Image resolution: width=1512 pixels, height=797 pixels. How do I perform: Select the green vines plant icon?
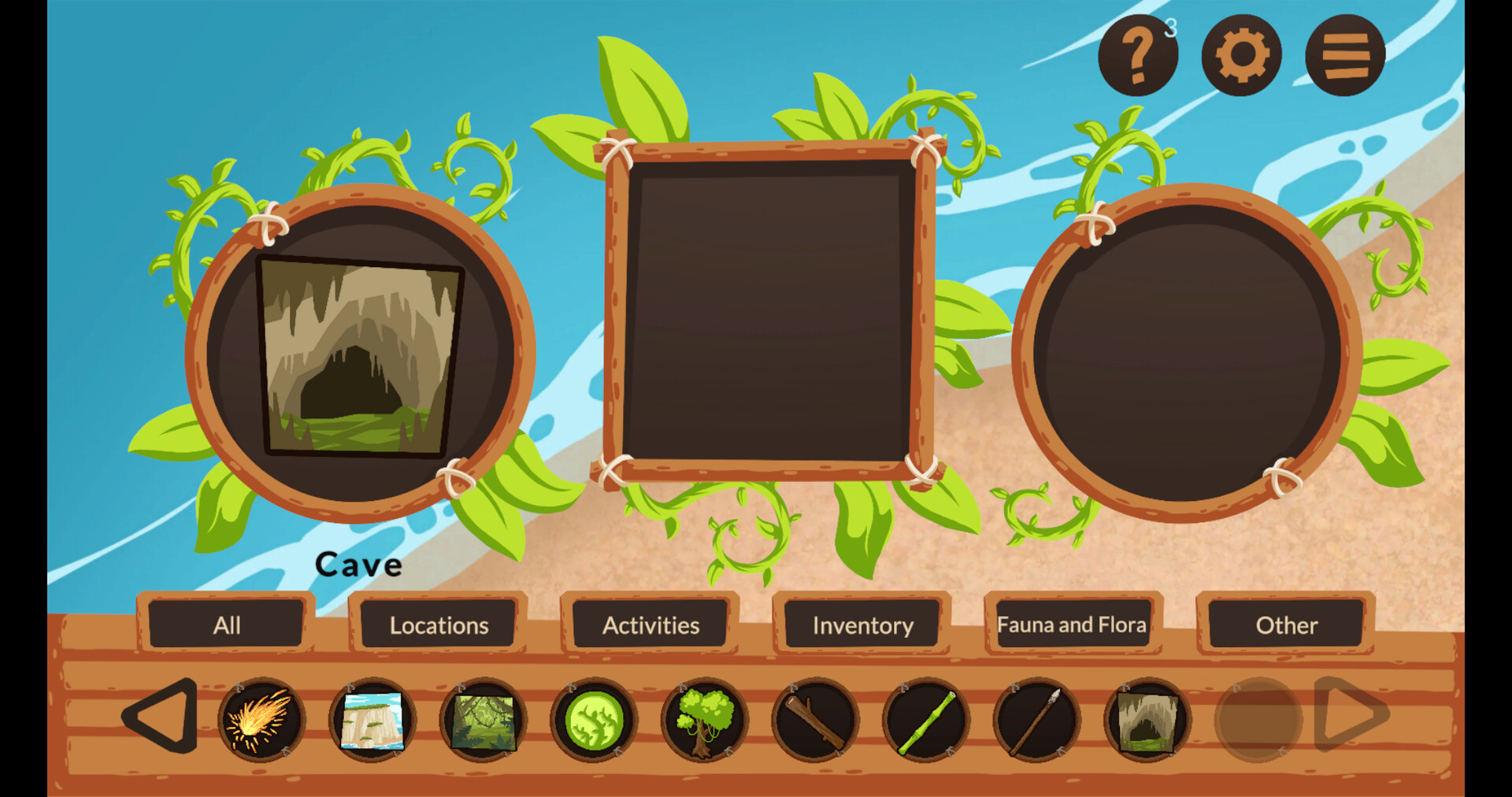(592, 719)
